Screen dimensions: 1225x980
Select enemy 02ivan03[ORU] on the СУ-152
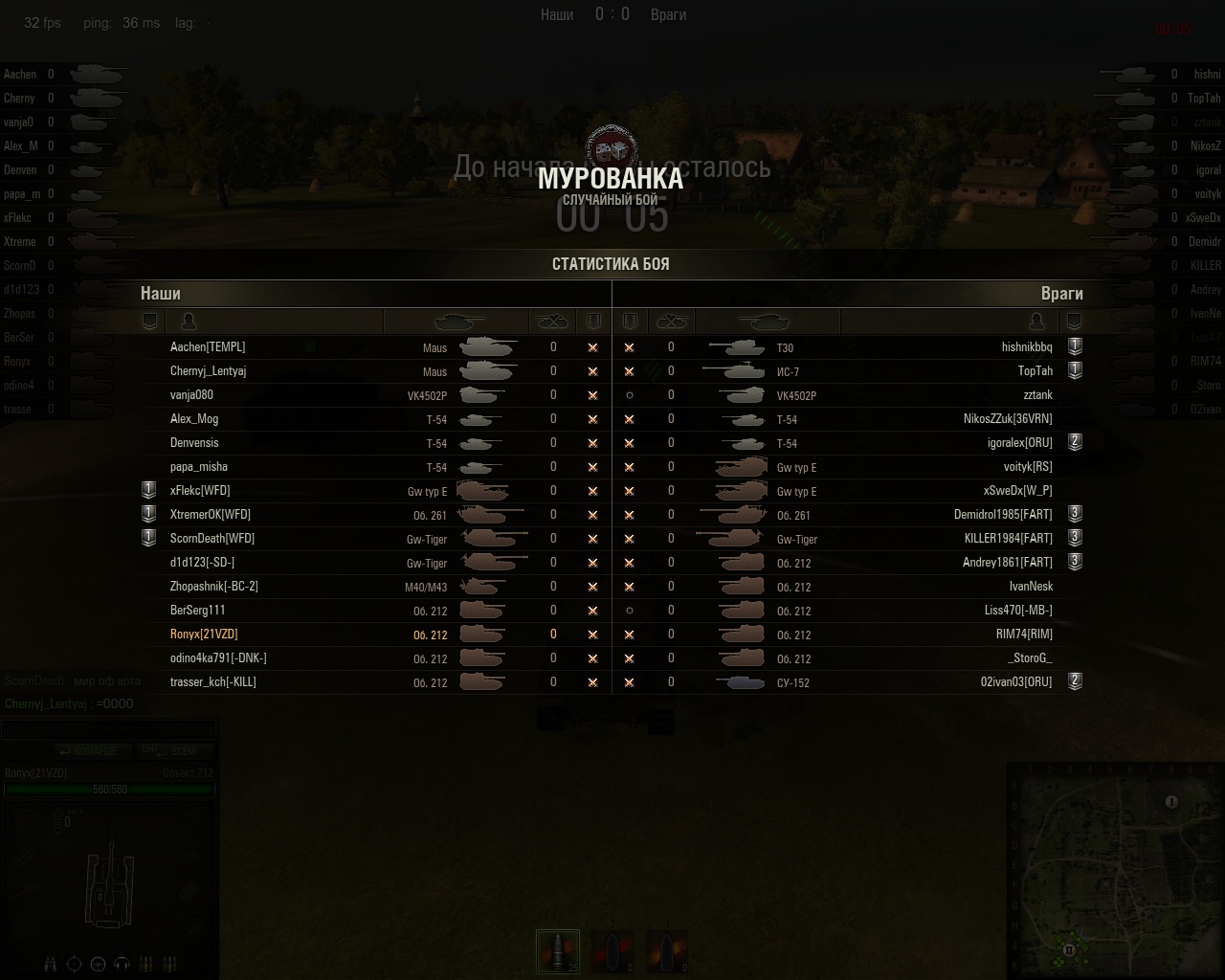[1015, 682]
